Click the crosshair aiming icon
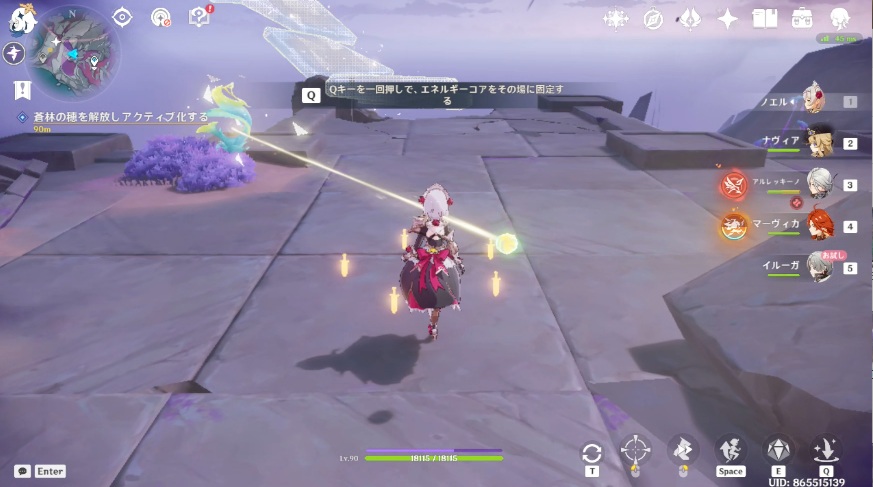This screenshot has height=487, width=873. pos(635,450)
